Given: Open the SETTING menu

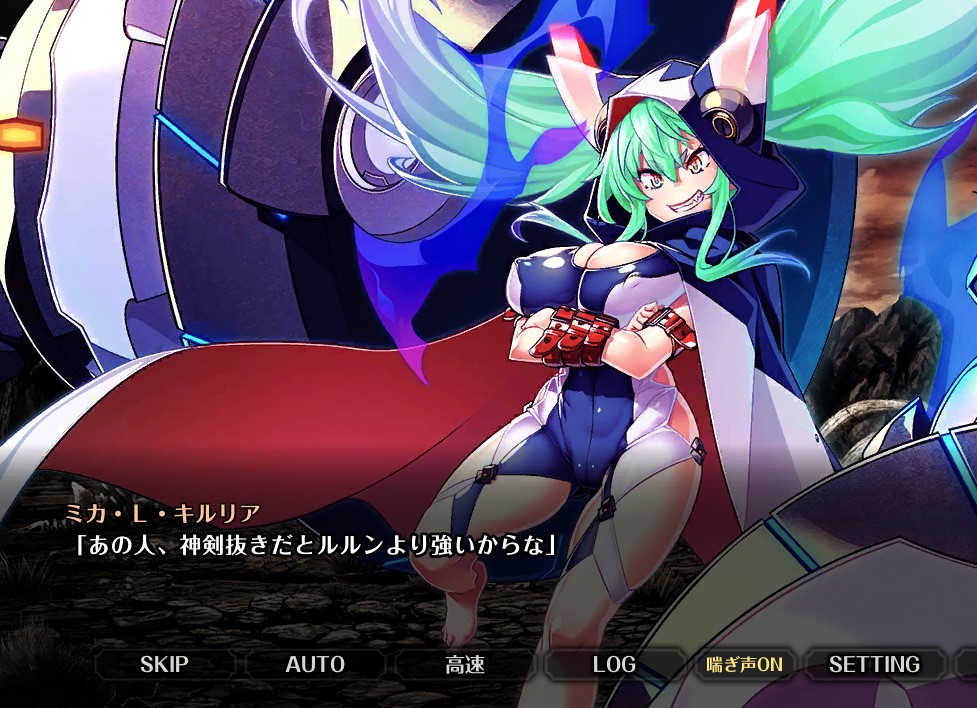Looking at the screenshot, I should (x=874, y=664).
